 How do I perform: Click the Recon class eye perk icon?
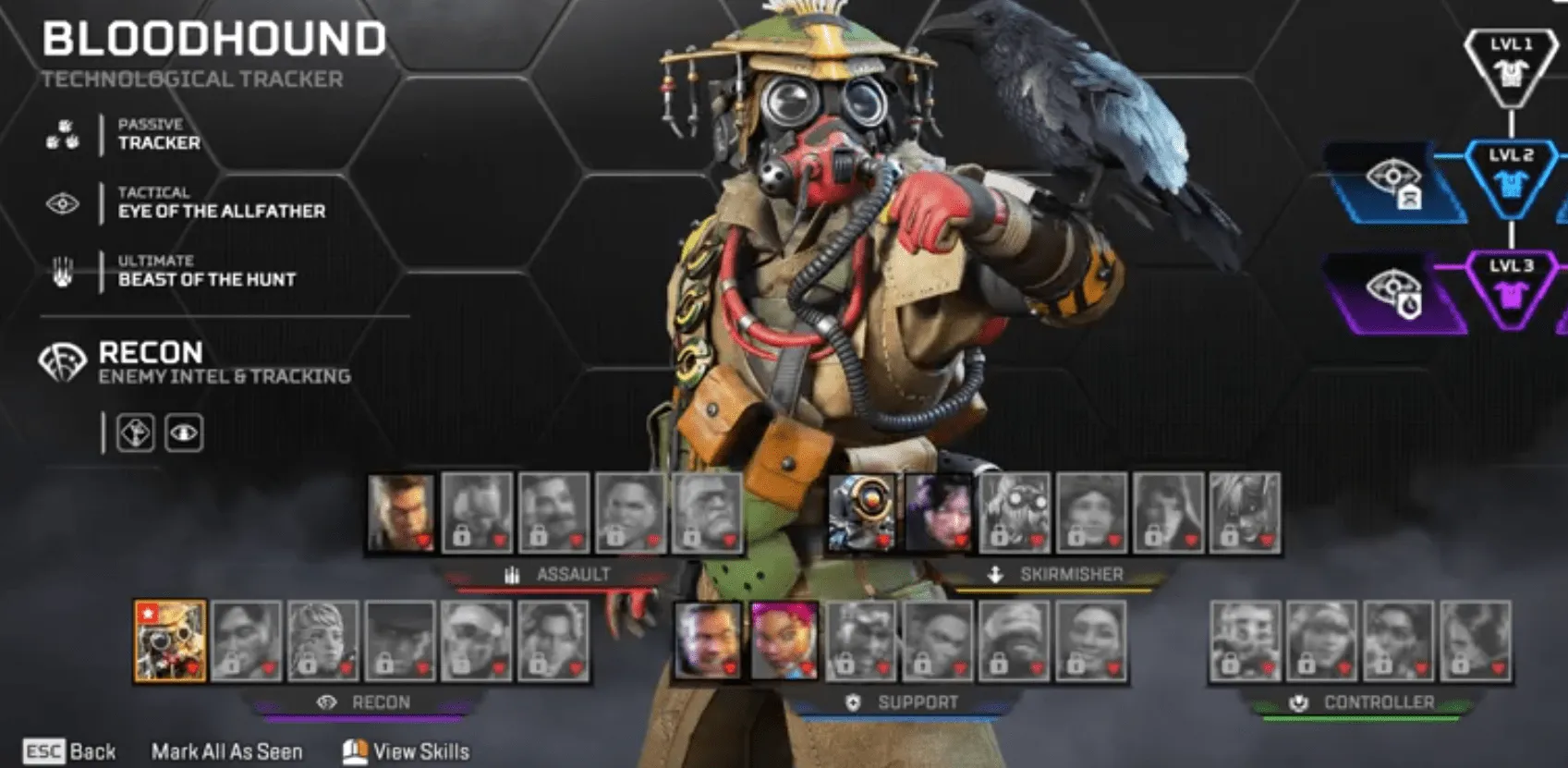[x=184, y=433]
